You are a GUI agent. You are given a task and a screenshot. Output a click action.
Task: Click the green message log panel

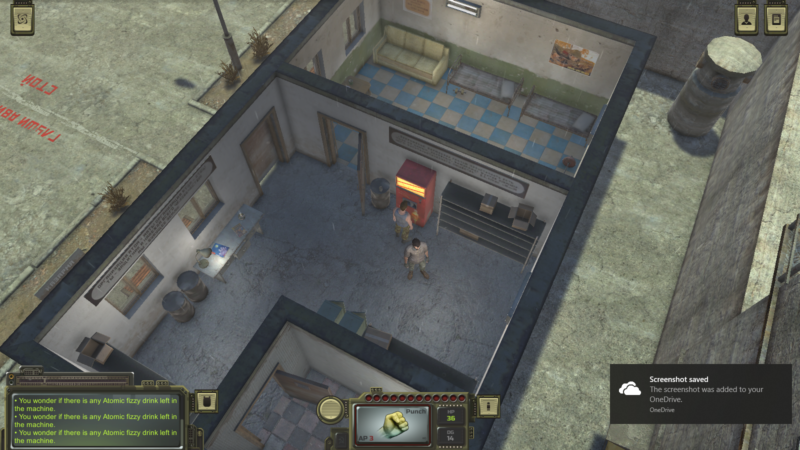[97, 418]
